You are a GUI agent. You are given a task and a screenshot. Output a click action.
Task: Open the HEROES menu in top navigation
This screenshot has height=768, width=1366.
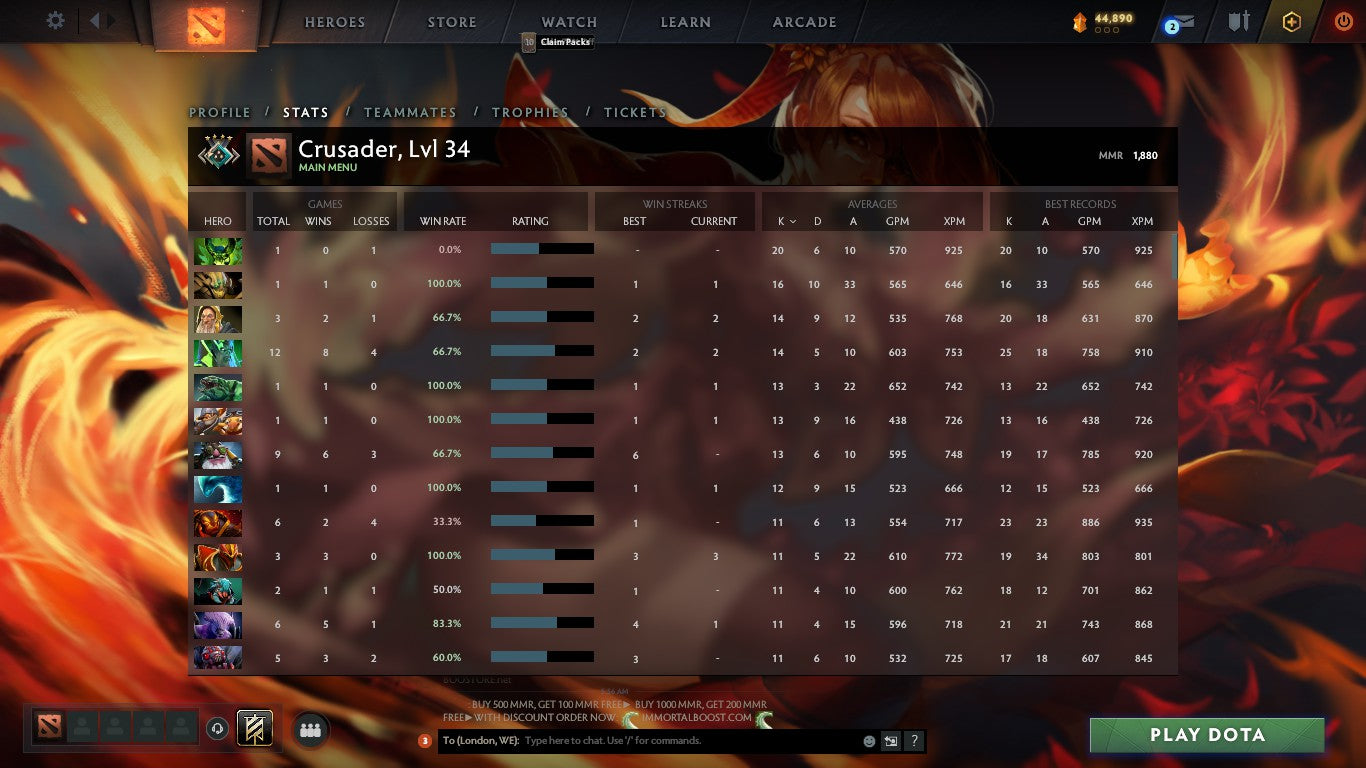pos(334,21)
